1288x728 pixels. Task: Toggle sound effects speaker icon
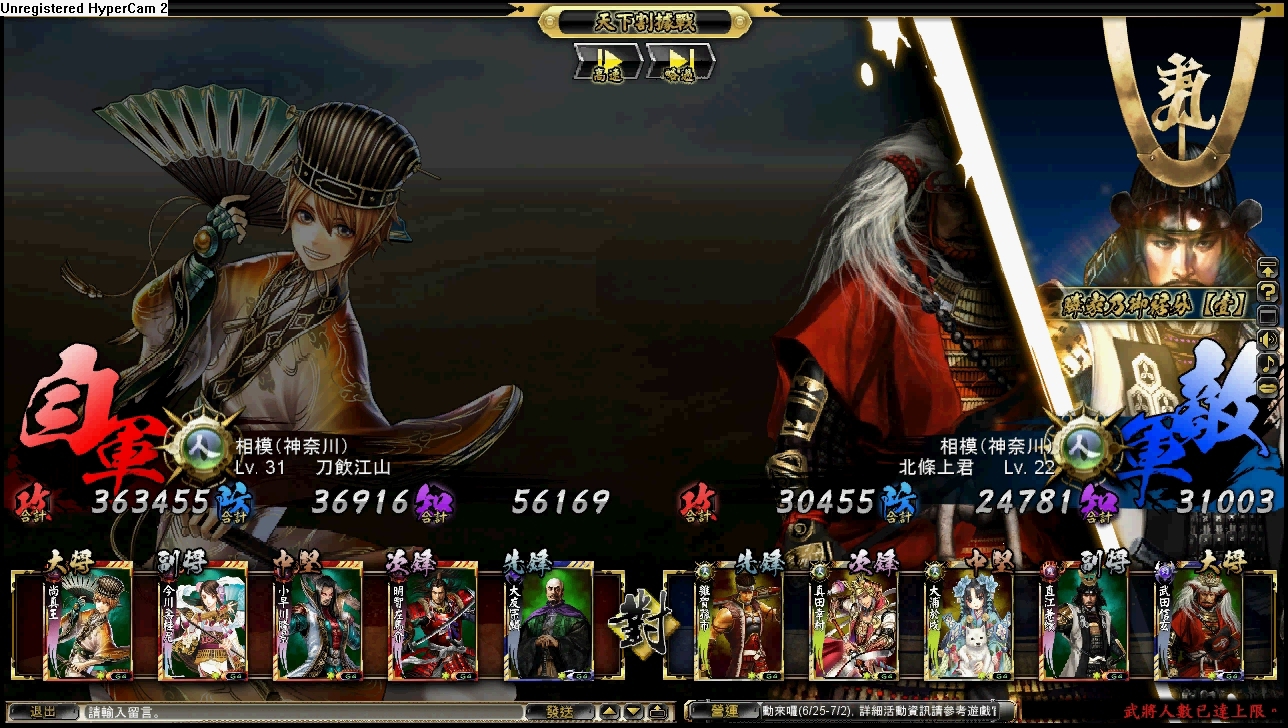(1267, 339)
